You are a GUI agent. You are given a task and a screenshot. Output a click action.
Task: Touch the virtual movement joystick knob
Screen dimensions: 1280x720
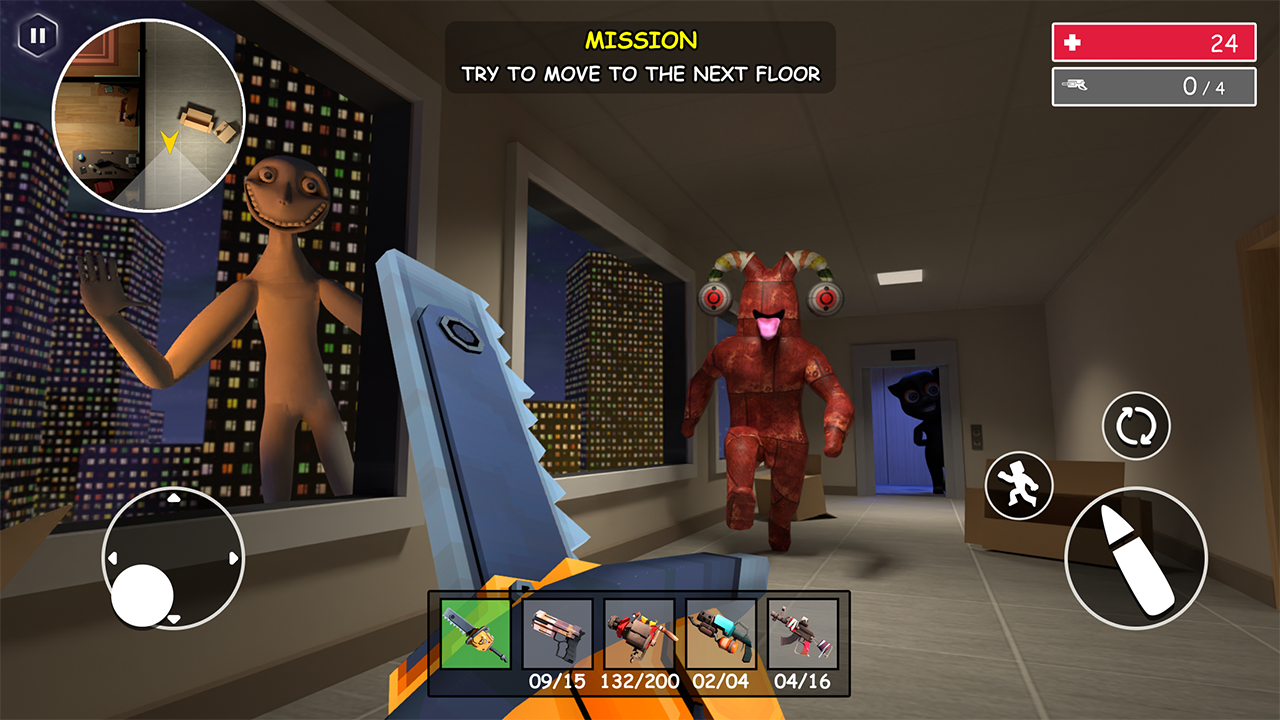click(143, 595)
